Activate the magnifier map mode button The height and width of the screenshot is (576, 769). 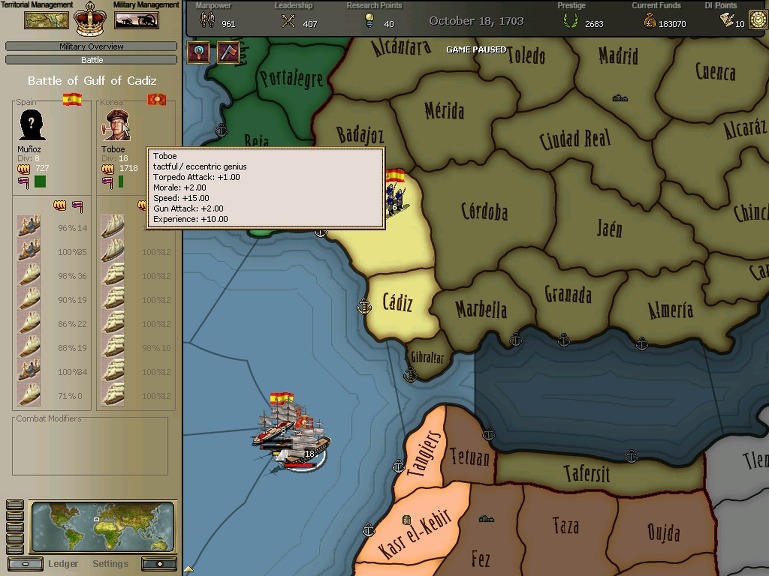tap(199, 52)
